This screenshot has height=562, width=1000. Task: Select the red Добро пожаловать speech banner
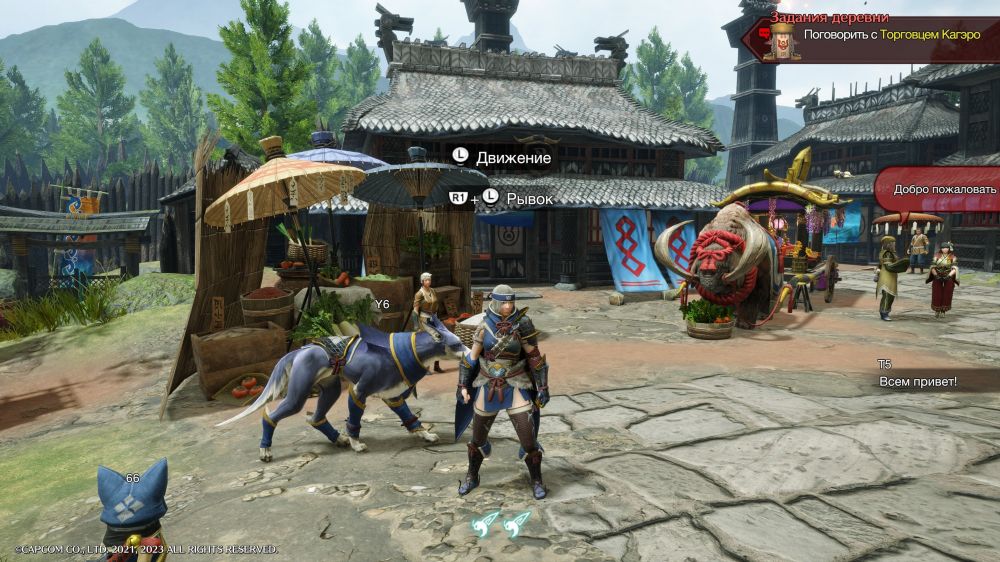[940, 189]
